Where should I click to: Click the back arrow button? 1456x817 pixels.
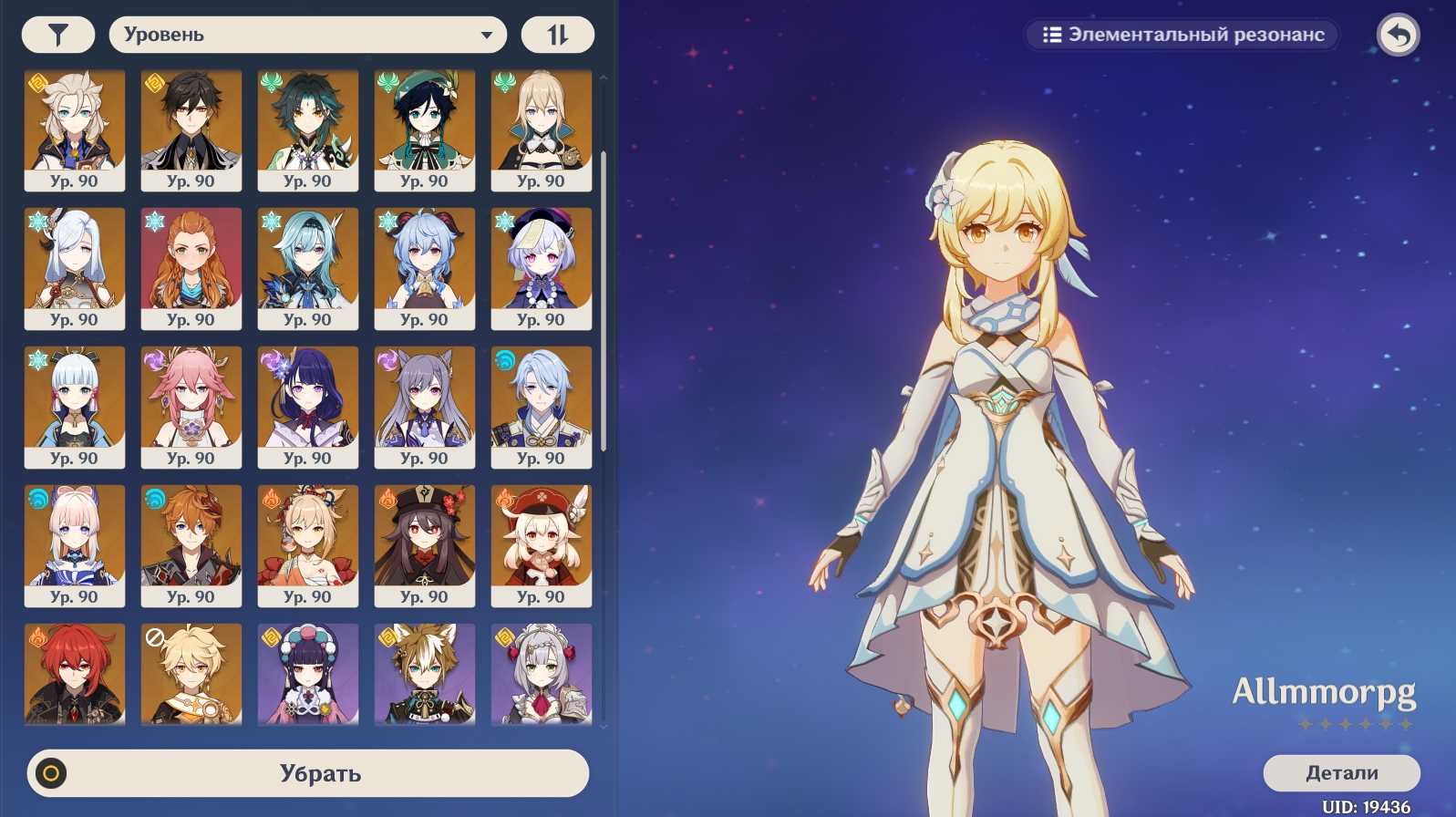(1398, 36)
